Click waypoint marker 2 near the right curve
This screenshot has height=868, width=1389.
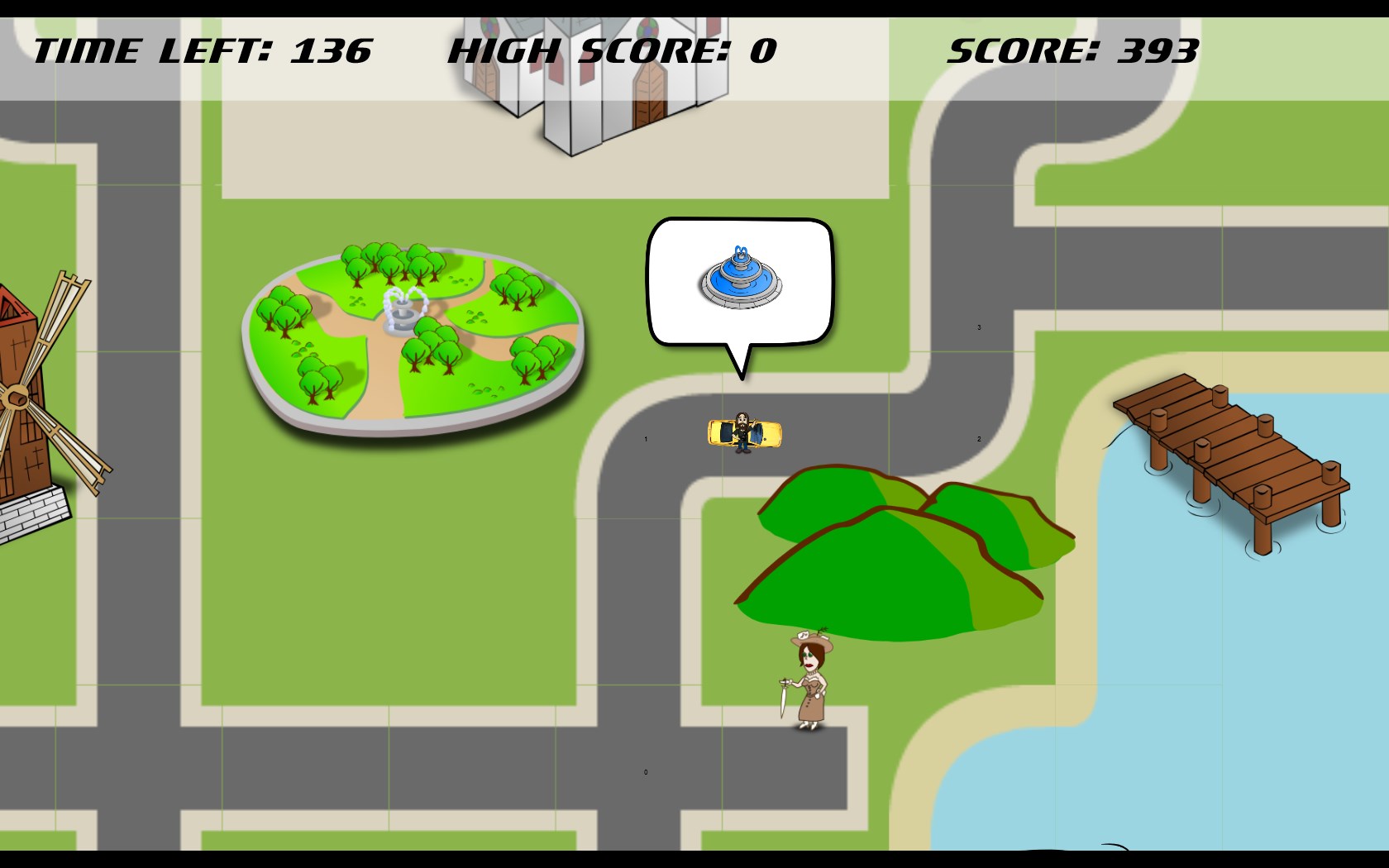click(x=977, y=440)
